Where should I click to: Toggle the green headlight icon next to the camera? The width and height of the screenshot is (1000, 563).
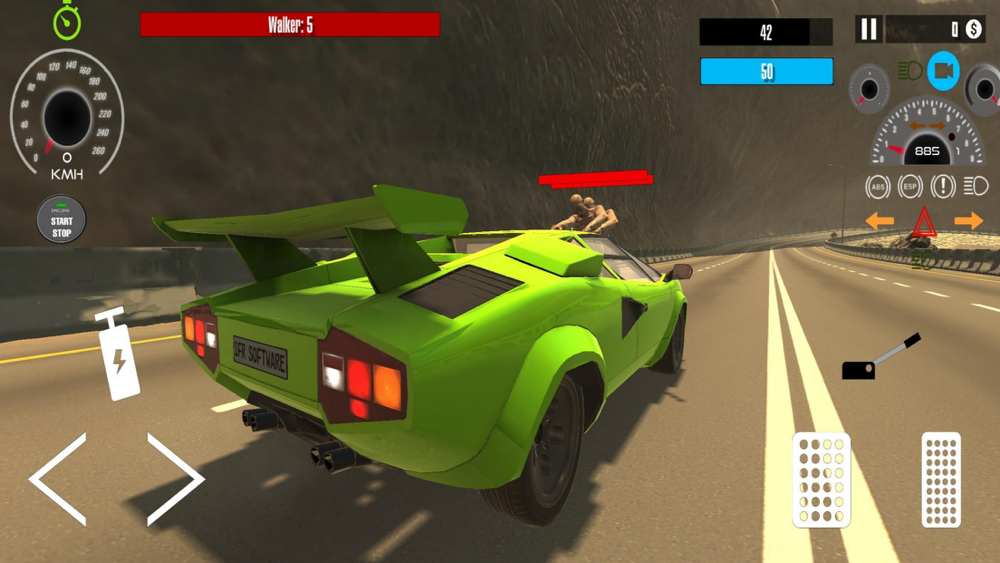coord(909,71)
